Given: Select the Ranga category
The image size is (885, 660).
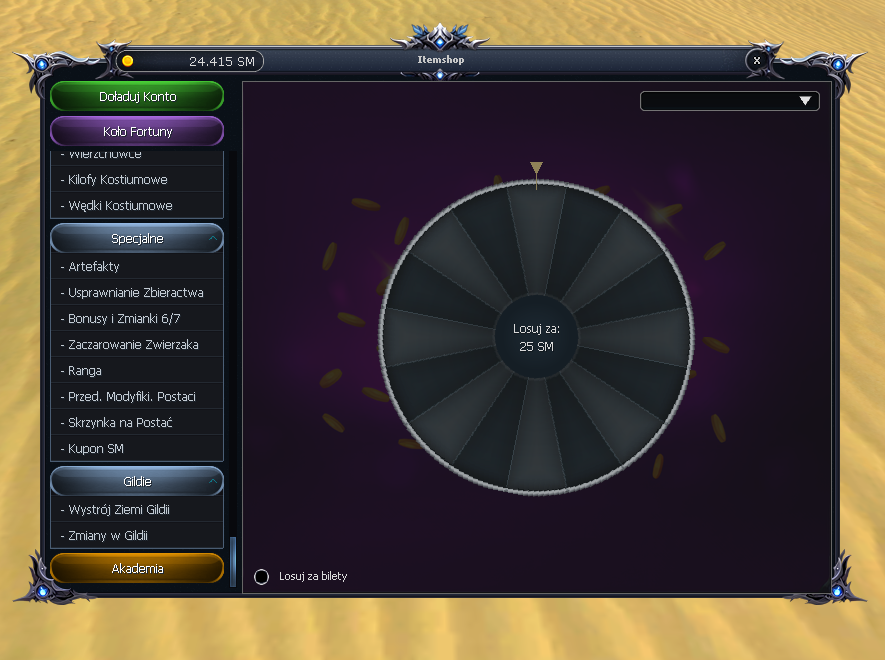Looking at the screenshot, I should click(x=85, y=371).
